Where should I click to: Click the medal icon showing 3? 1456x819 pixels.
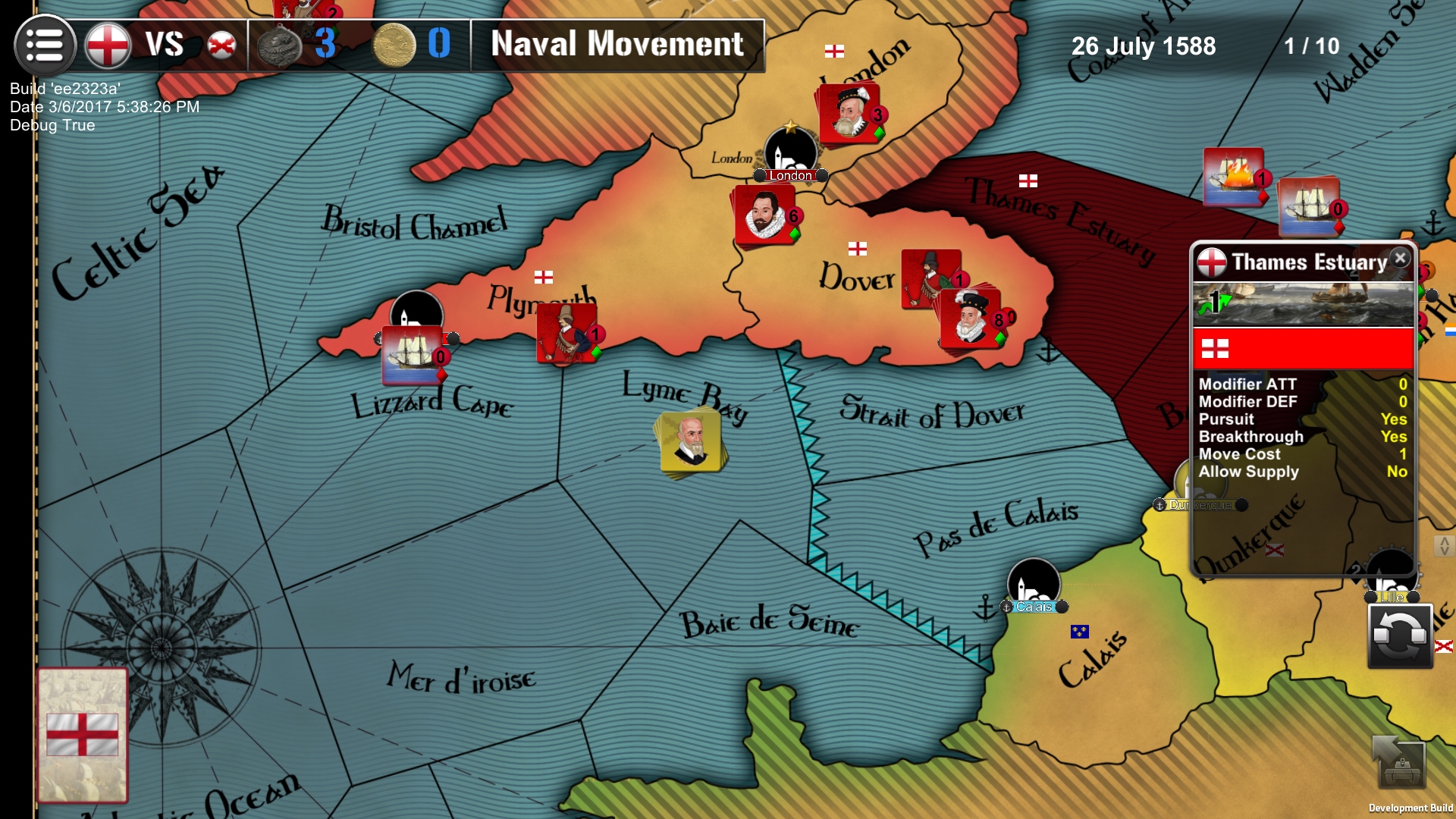[x=279, y=43]
